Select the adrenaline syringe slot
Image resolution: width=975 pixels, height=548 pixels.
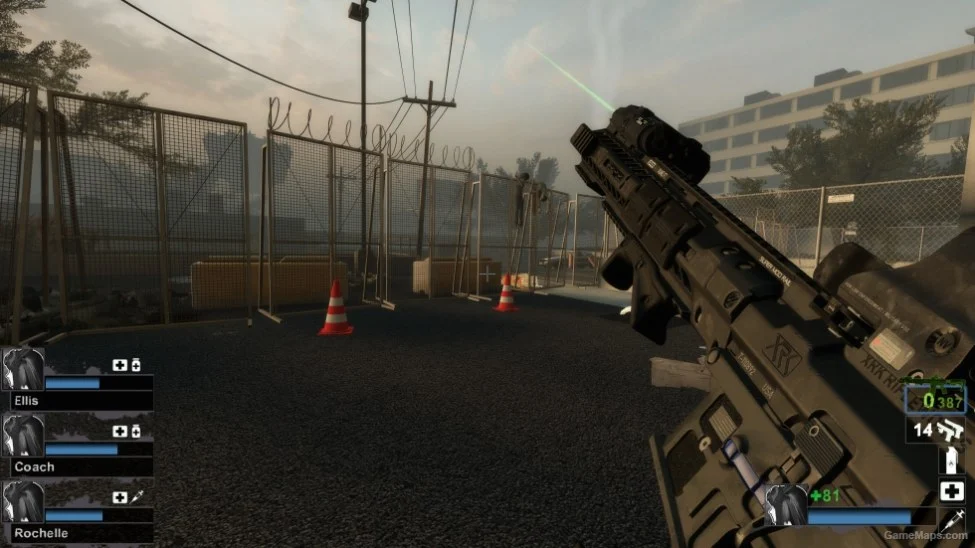(x=951, y=521)
